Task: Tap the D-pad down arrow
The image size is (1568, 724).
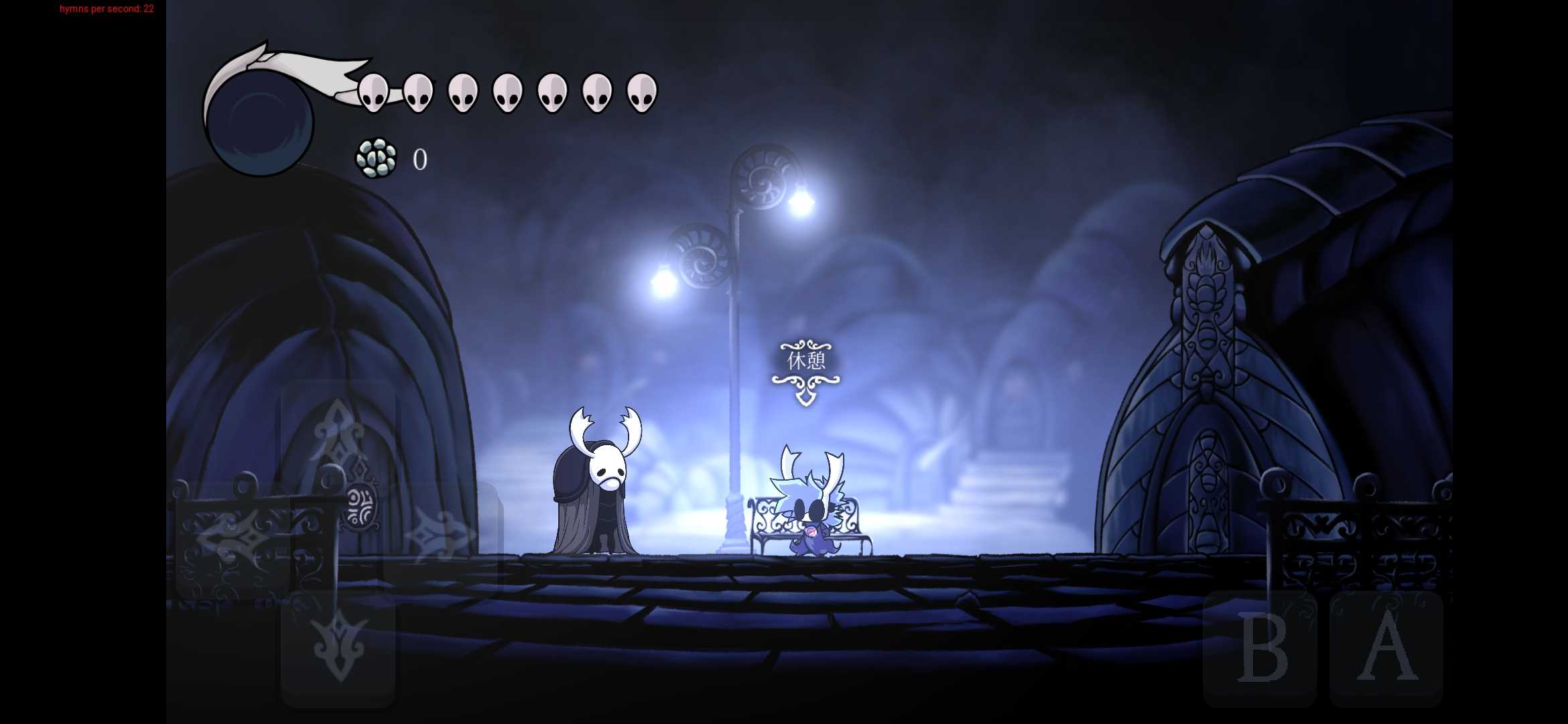Action: 338,648
